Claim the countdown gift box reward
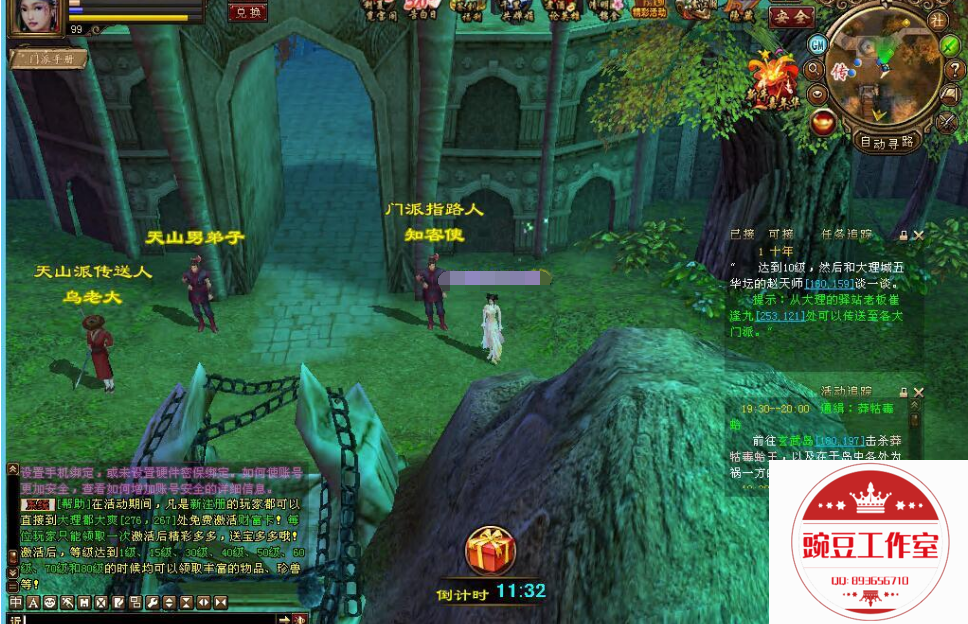 490,550
